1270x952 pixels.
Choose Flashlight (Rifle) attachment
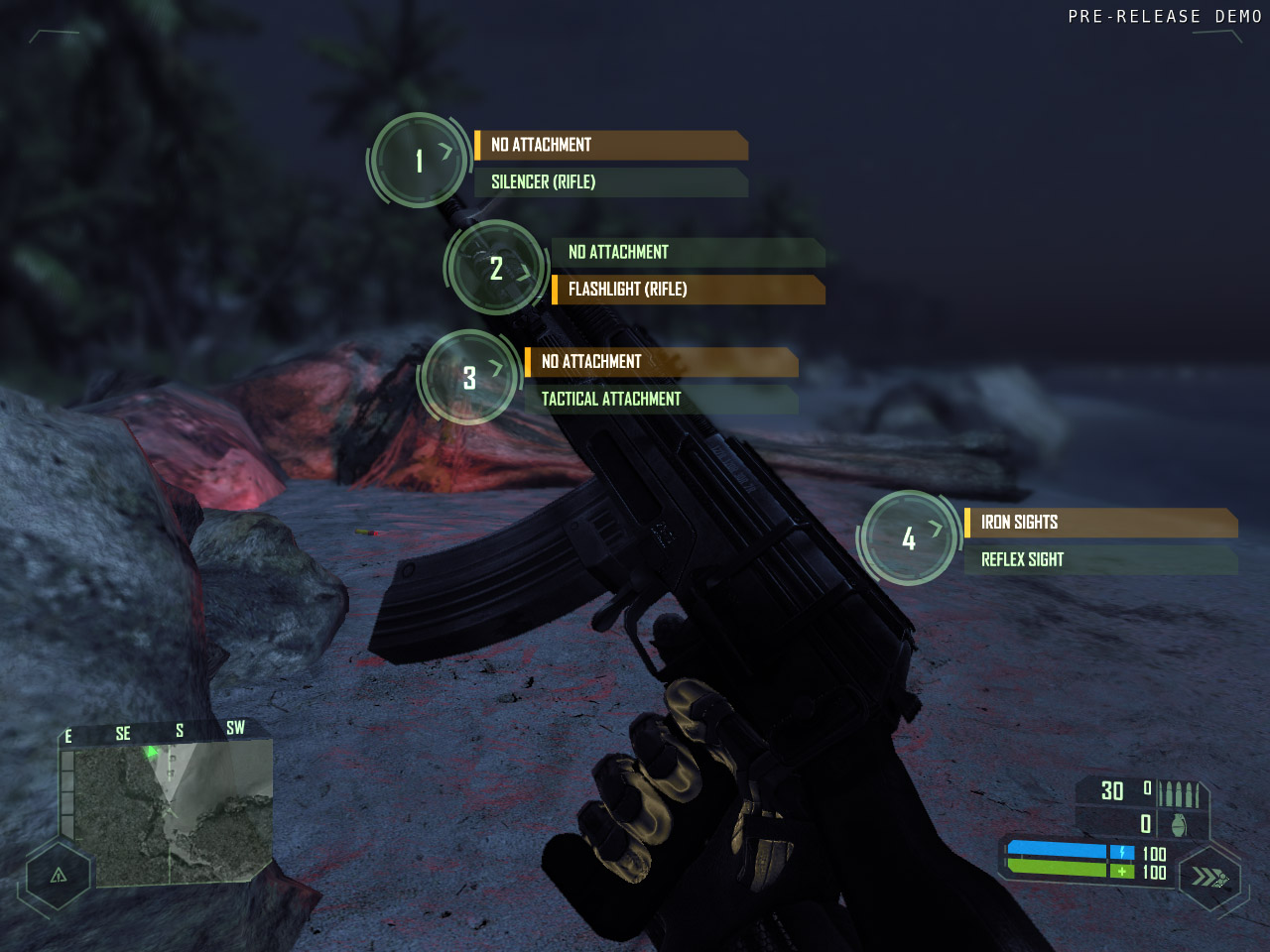[x=688, y=290]
